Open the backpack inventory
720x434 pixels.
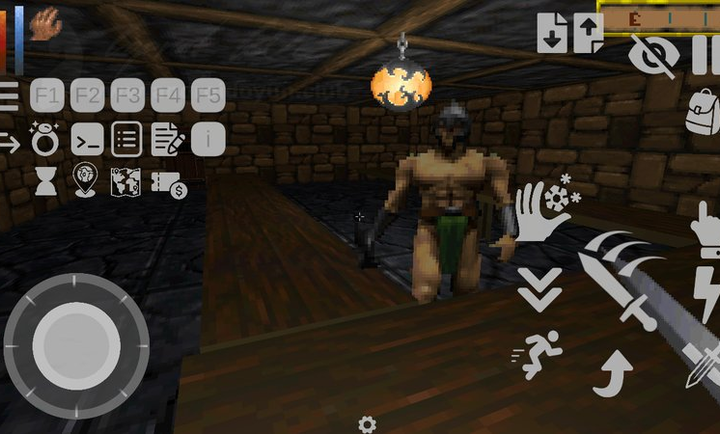pos(702,112)
